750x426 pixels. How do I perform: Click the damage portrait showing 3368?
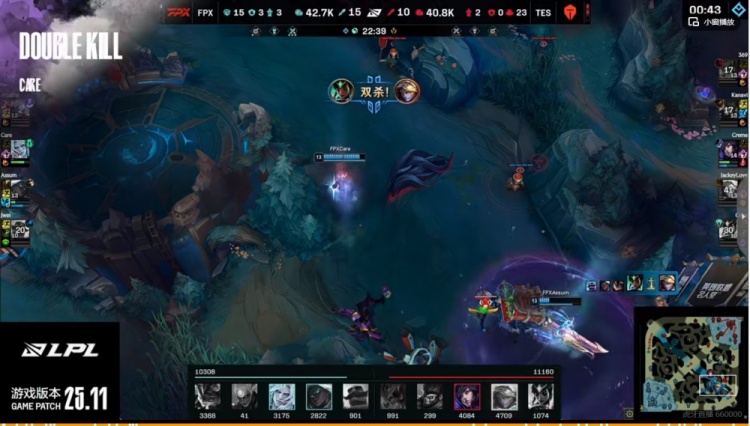tap(208, 397)
